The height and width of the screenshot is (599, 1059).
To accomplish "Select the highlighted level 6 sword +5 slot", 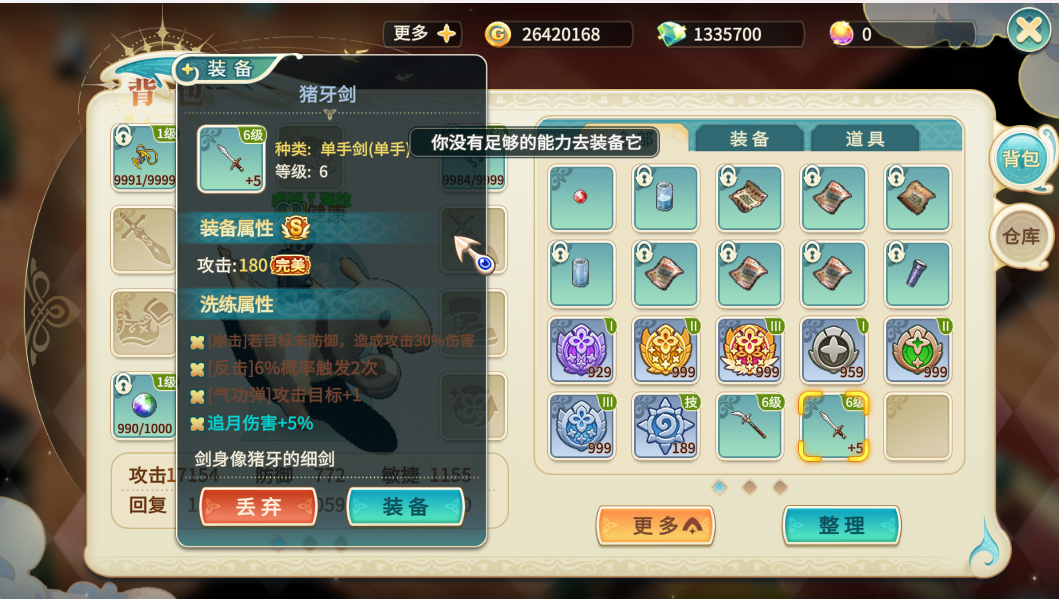I will coord(833,426).
